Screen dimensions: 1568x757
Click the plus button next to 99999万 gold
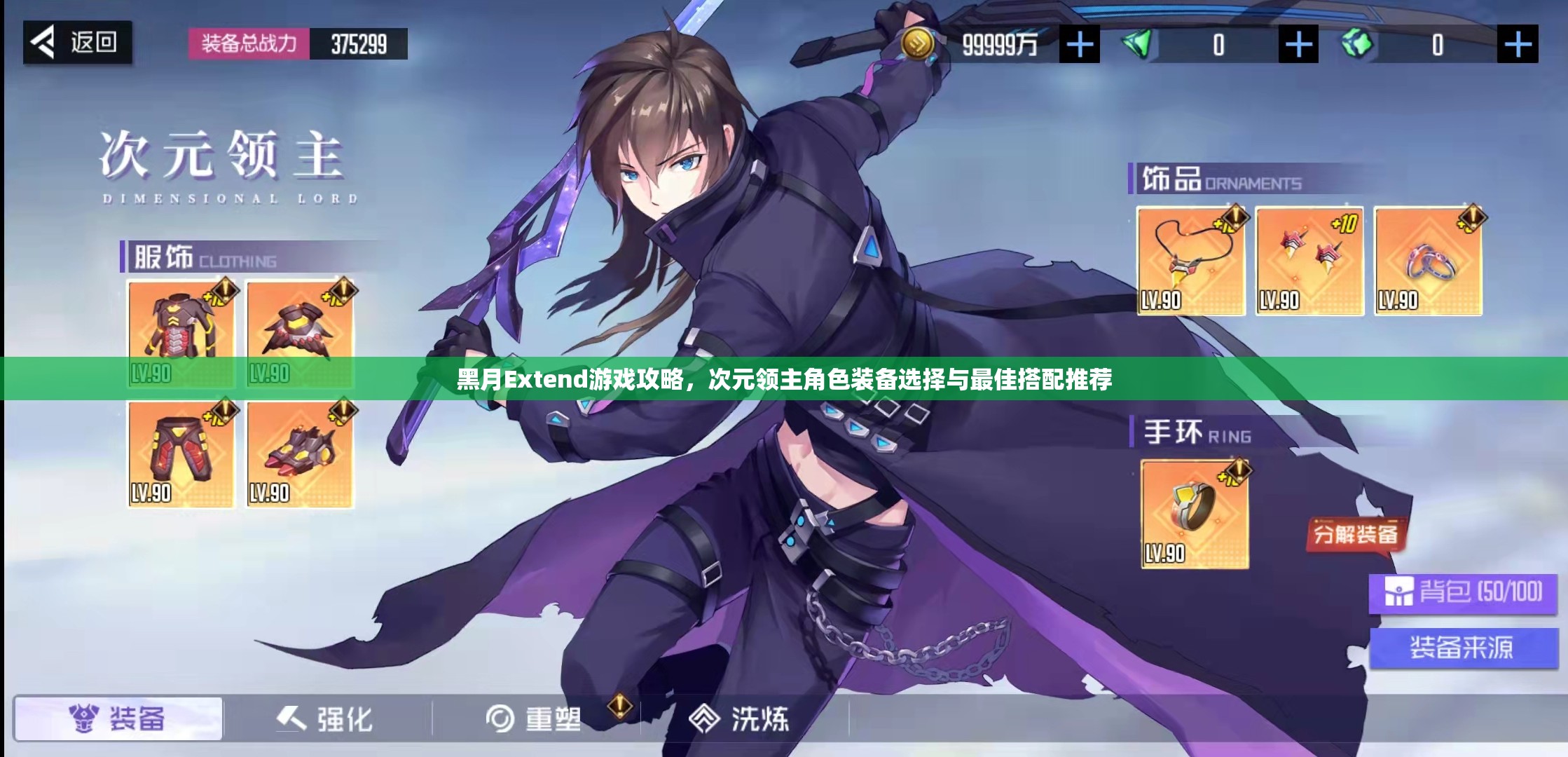(1079, 43)
